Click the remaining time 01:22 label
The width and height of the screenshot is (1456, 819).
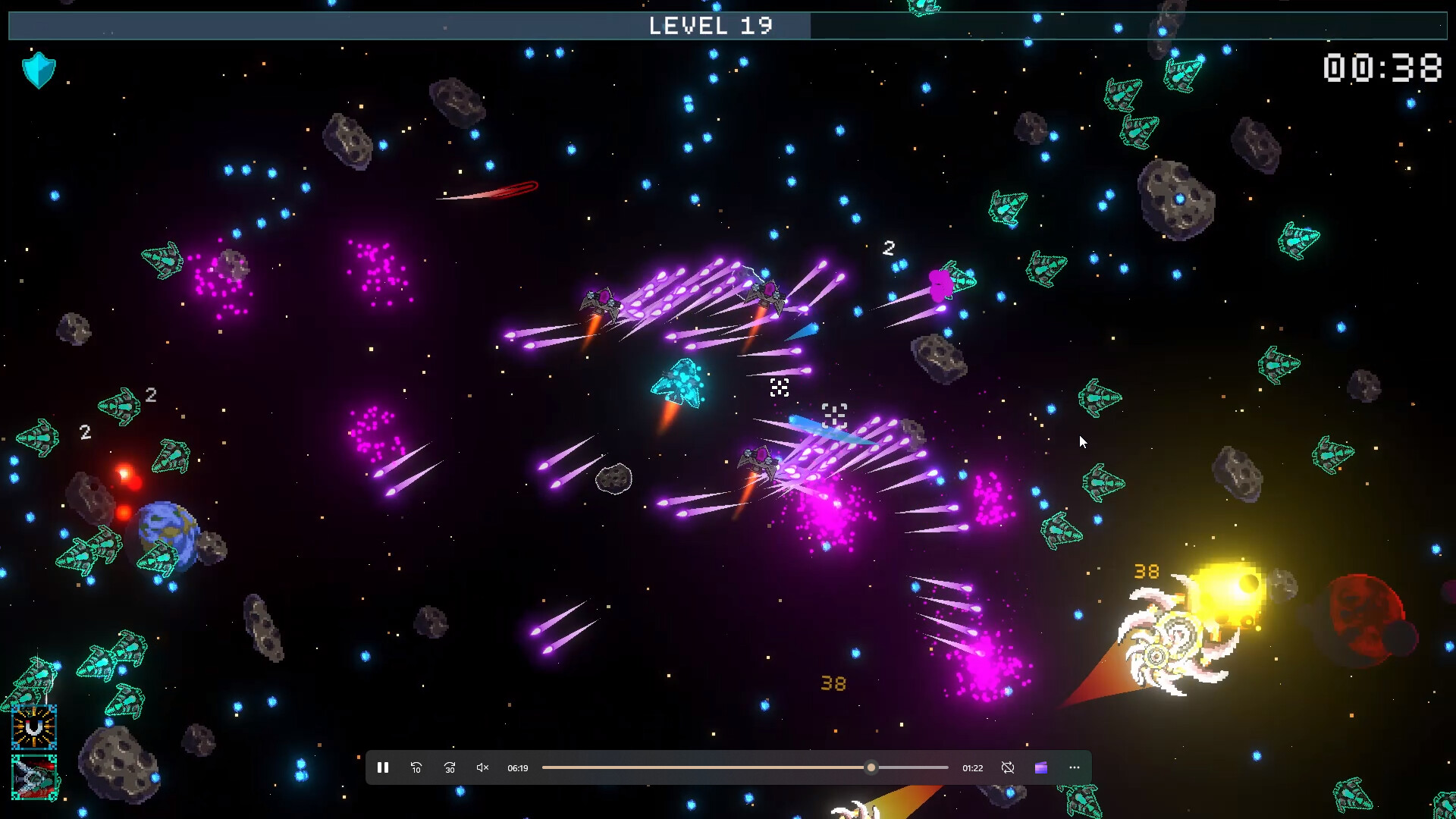(971, 767)
